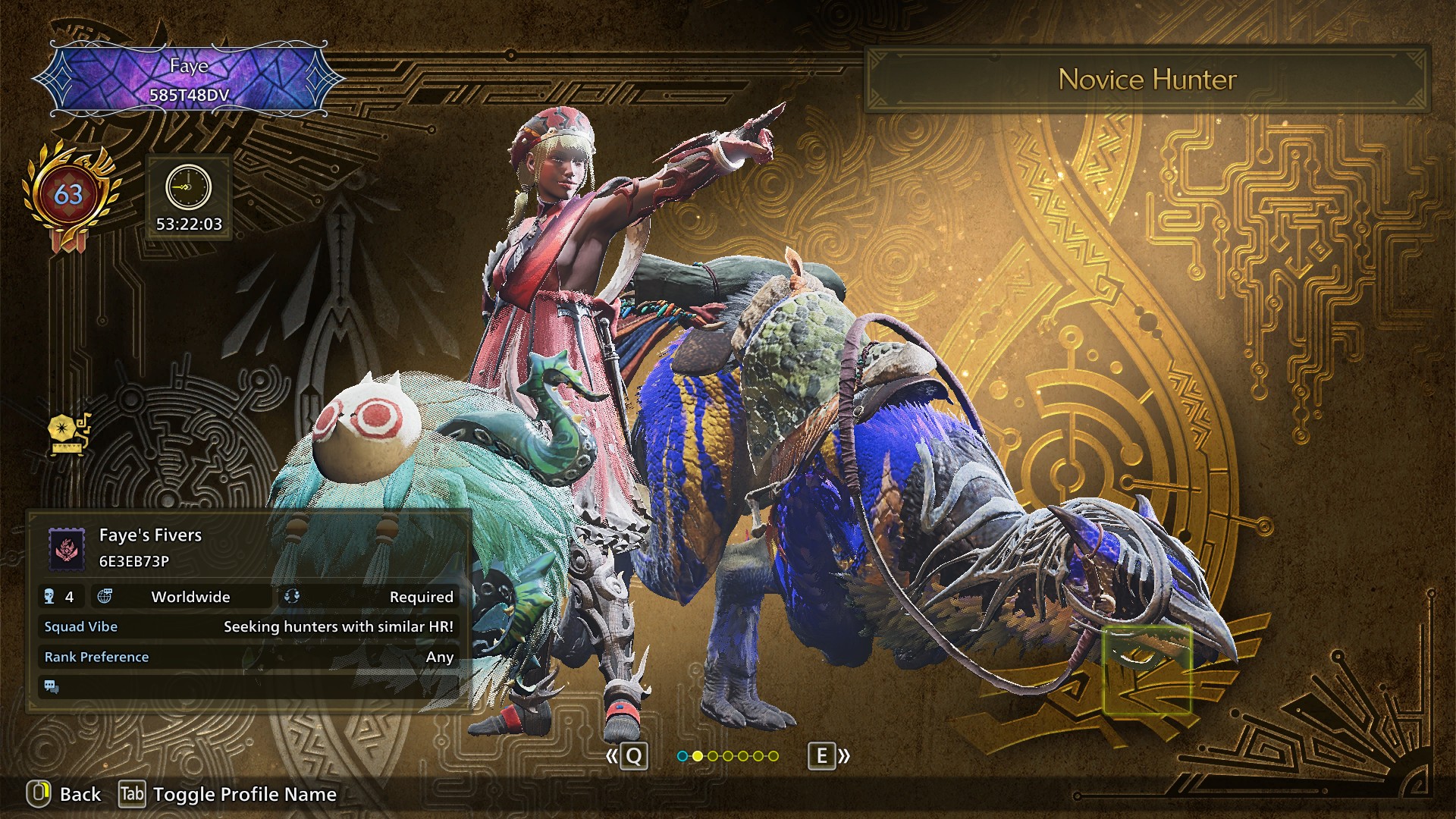Click the Novice Hunter title banner

pos(1147,80)
